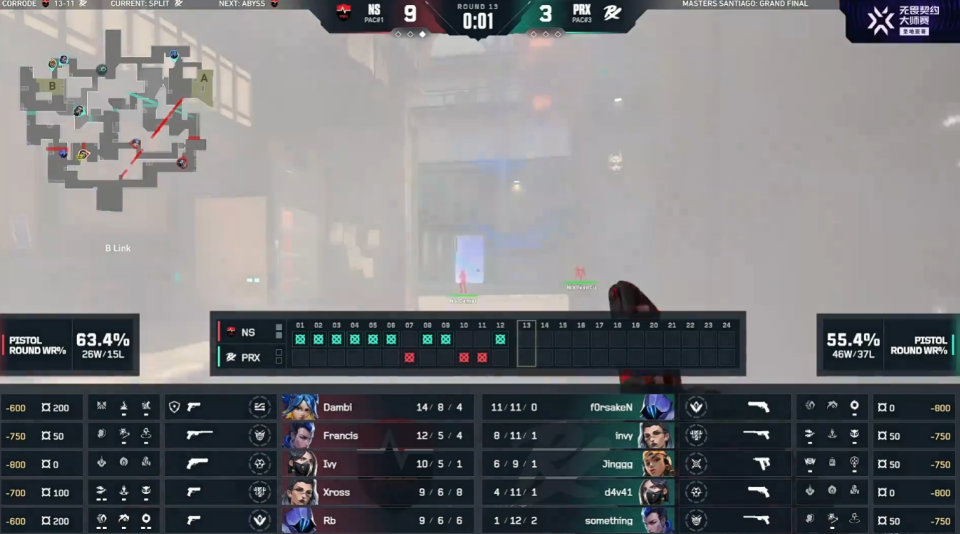Choose the player named something
The image size is (960, 534).
pyautogui.click(x=580, y=520)
